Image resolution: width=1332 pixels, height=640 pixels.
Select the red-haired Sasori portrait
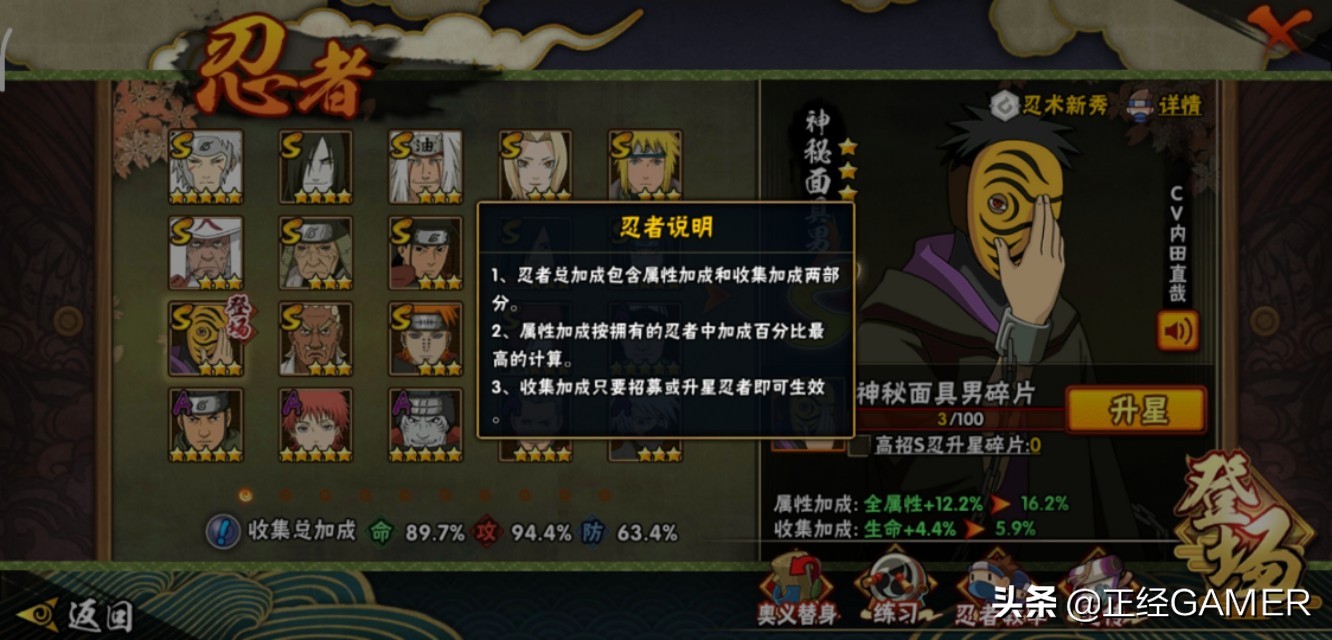(x=315, y=424)
